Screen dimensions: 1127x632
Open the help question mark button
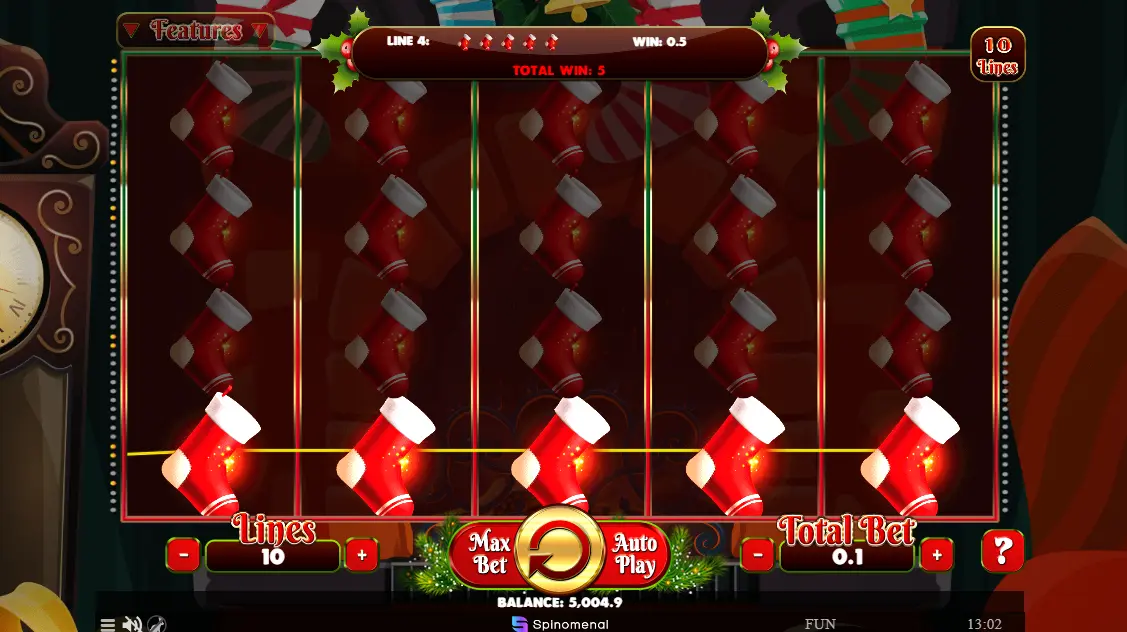coord(1002,551)
